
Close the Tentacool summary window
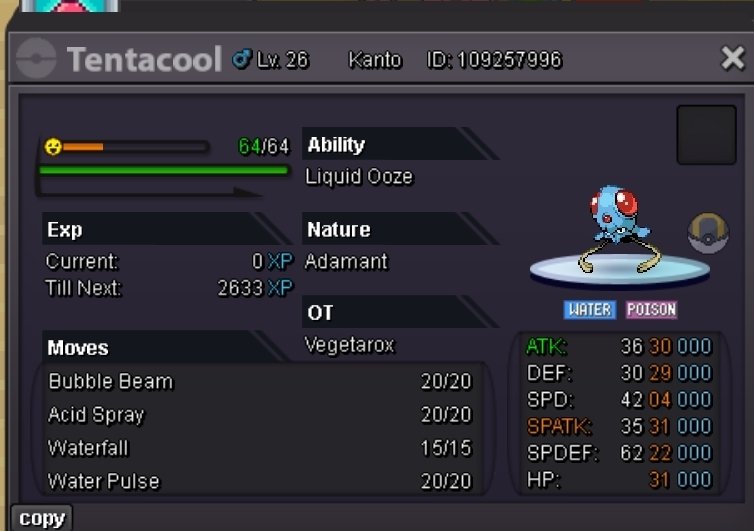(x=732, y=60)
